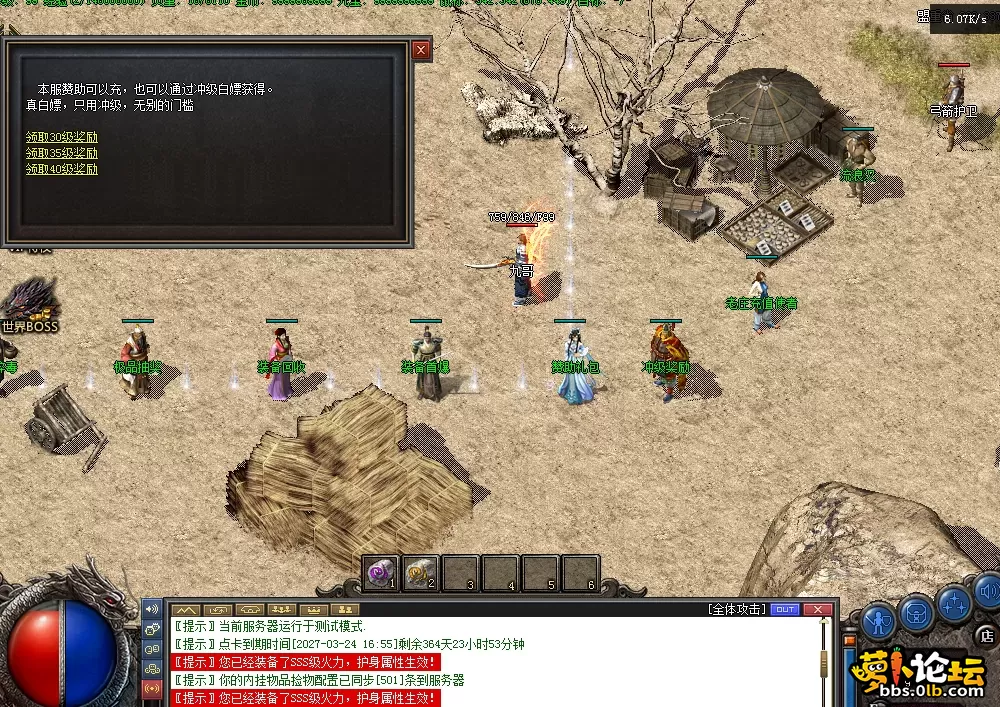The image size is (1000, 707).
Task: Open the shop via the 店 button
Action: pyautogui.click(x=987, y=636)
